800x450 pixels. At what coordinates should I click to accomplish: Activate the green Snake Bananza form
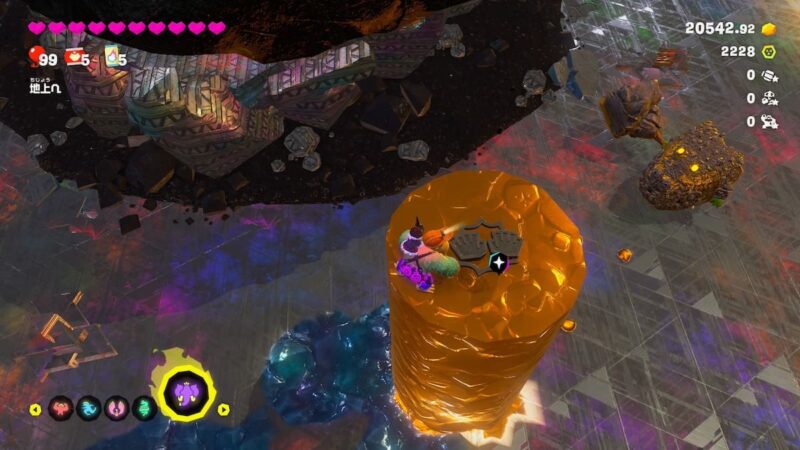(144, 408)
